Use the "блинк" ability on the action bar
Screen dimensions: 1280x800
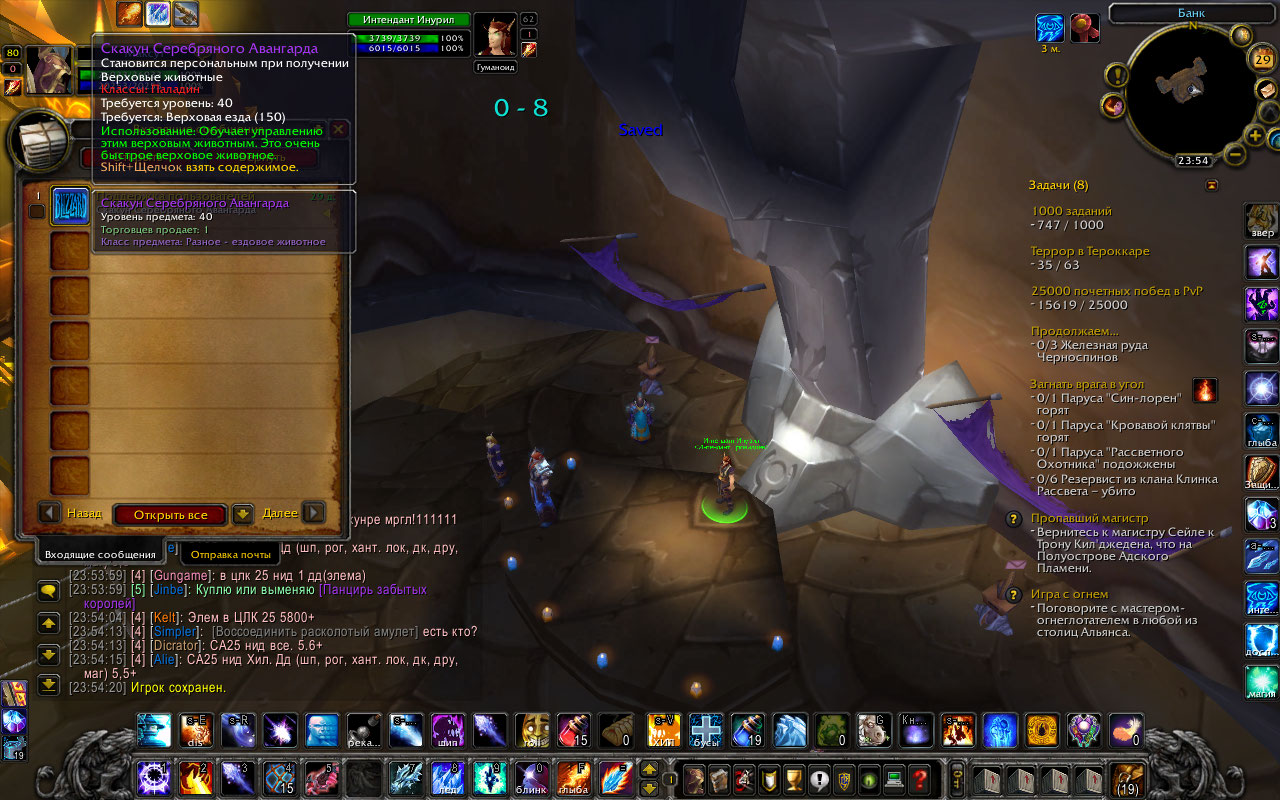point(529,778)
